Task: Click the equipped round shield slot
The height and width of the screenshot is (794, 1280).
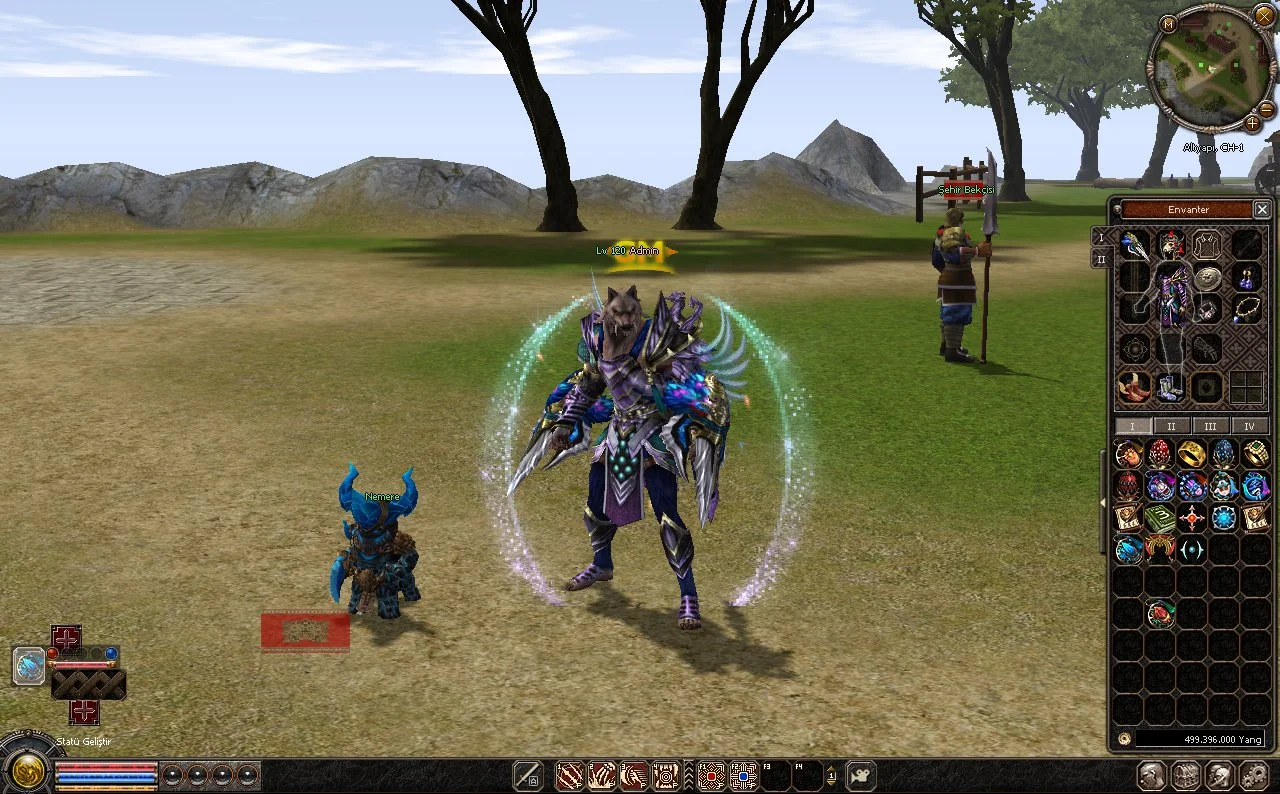Action: [1208, 279]
